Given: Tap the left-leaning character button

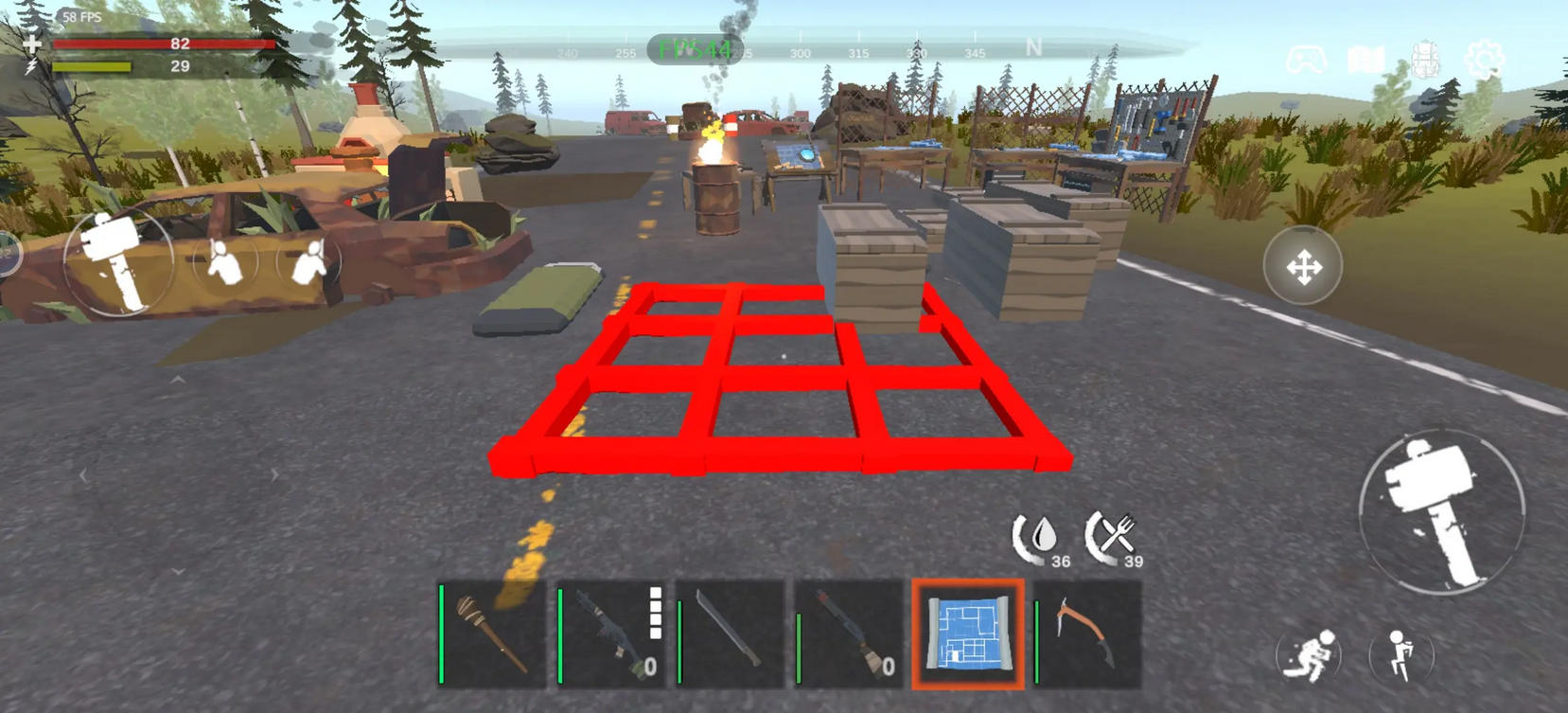Looking at the screenshot, I should pos(225,261).
